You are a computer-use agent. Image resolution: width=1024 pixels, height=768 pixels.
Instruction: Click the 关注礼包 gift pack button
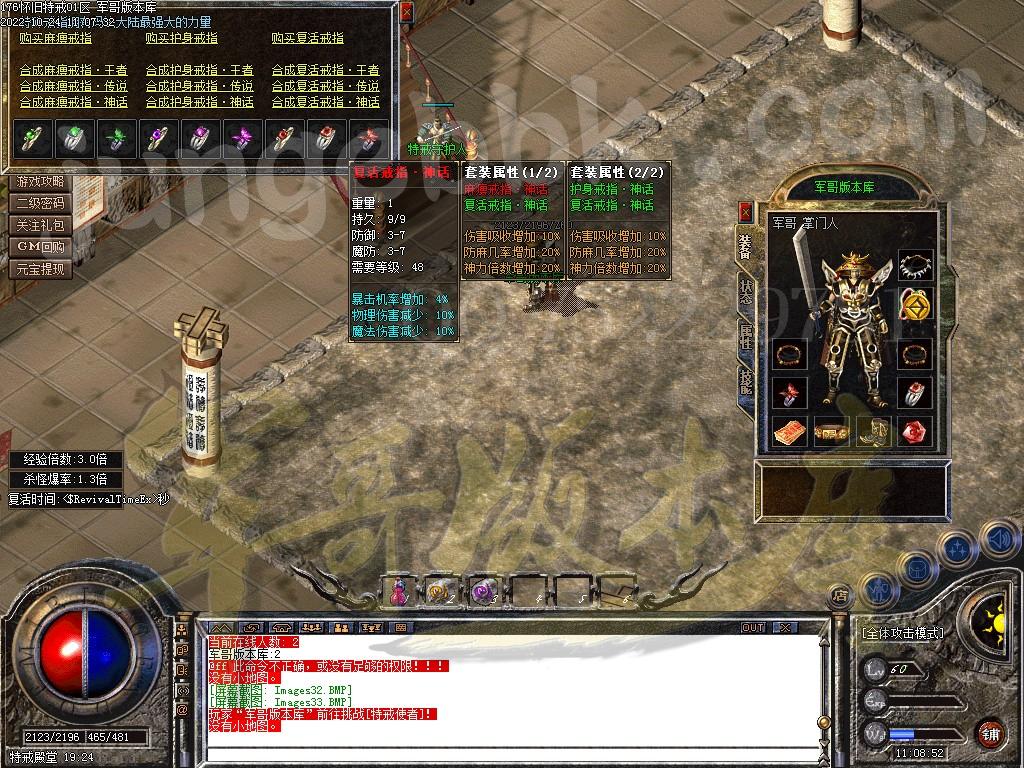[x=41, y=226]
